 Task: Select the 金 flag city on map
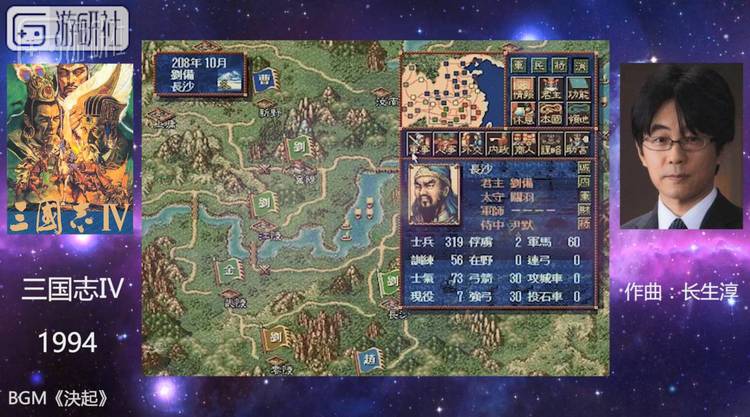pos(229,270)
